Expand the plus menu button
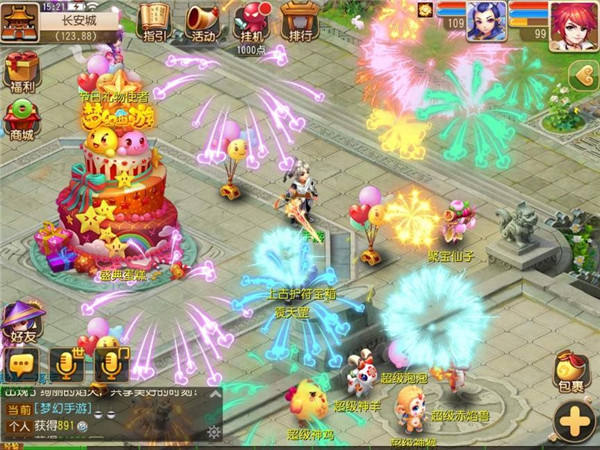Viewport: 600px width, 450px height. (x=574, y=421)
